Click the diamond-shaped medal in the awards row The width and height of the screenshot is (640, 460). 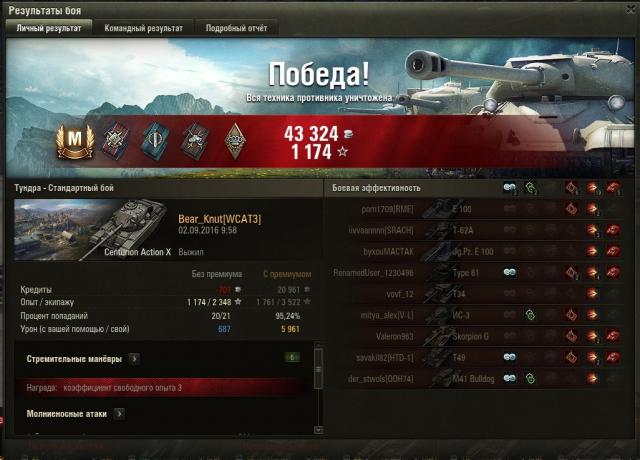pyautogui.click(x=232, y=139)
